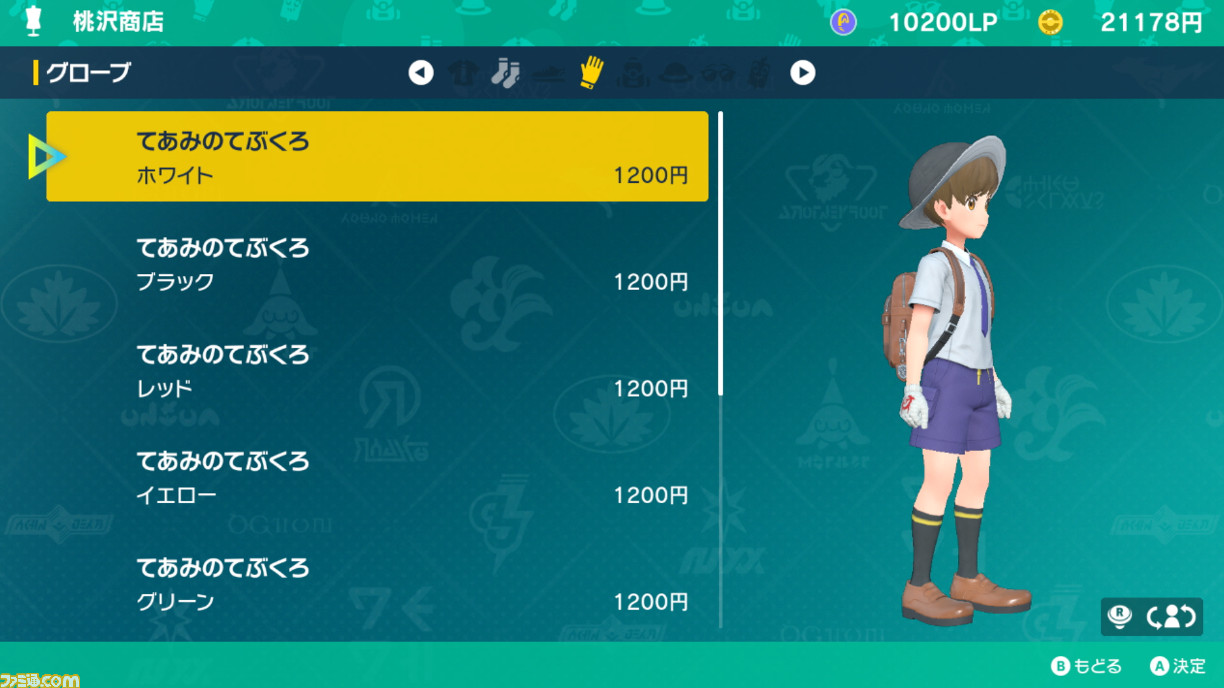
Task: Click the left arrow for previous category
Action: (421, 73)
